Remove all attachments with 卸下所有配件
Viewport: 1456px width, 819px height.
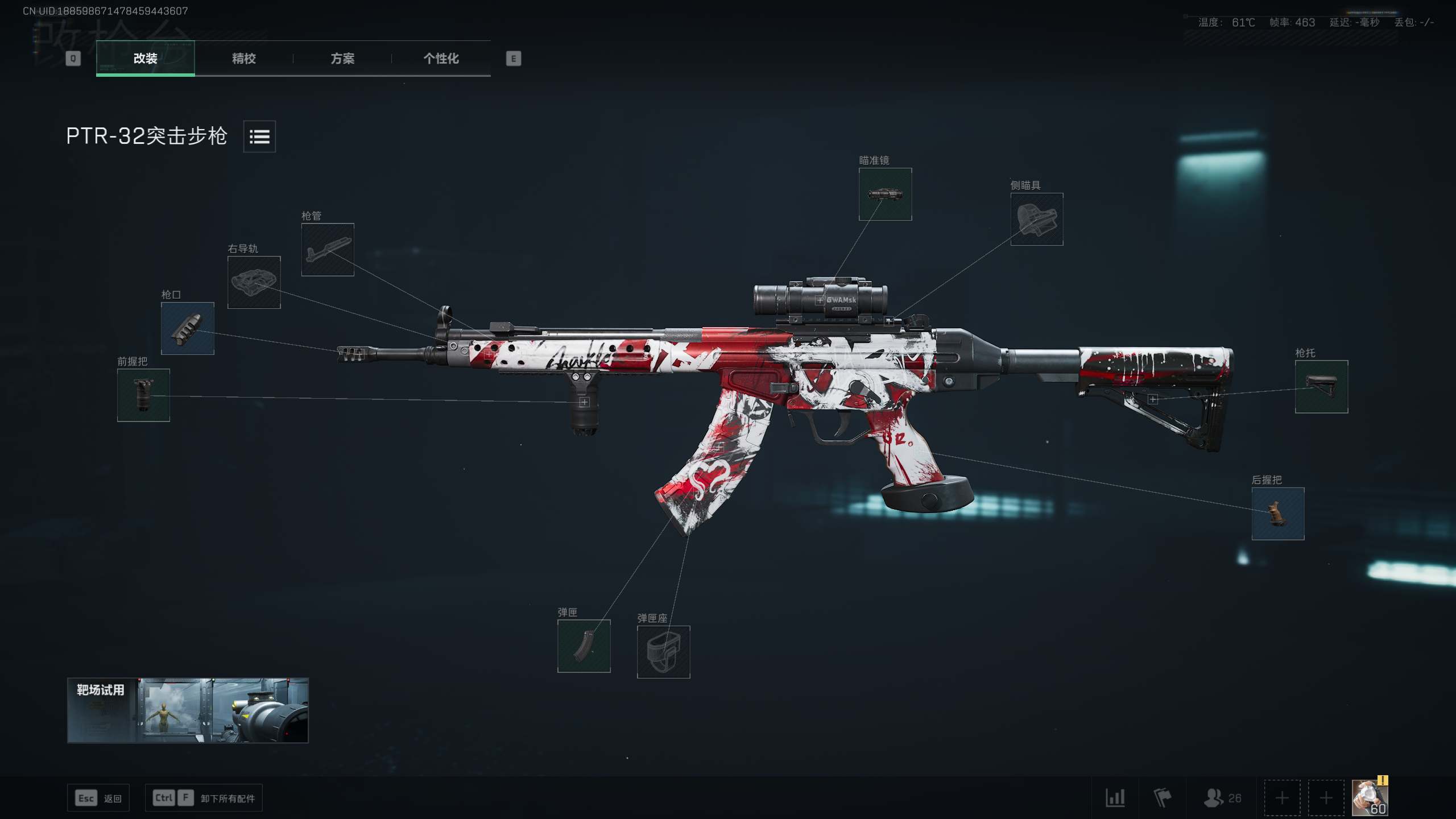tap(204, 798)
